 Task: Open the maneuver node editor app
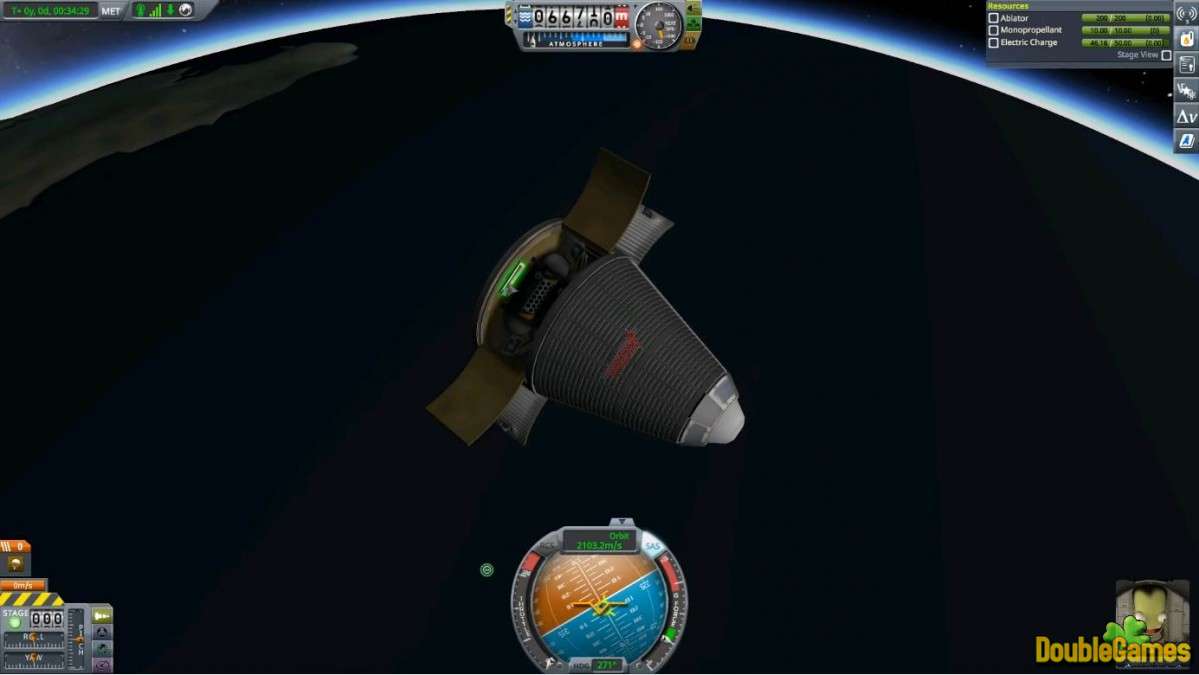pos(1186,91)
